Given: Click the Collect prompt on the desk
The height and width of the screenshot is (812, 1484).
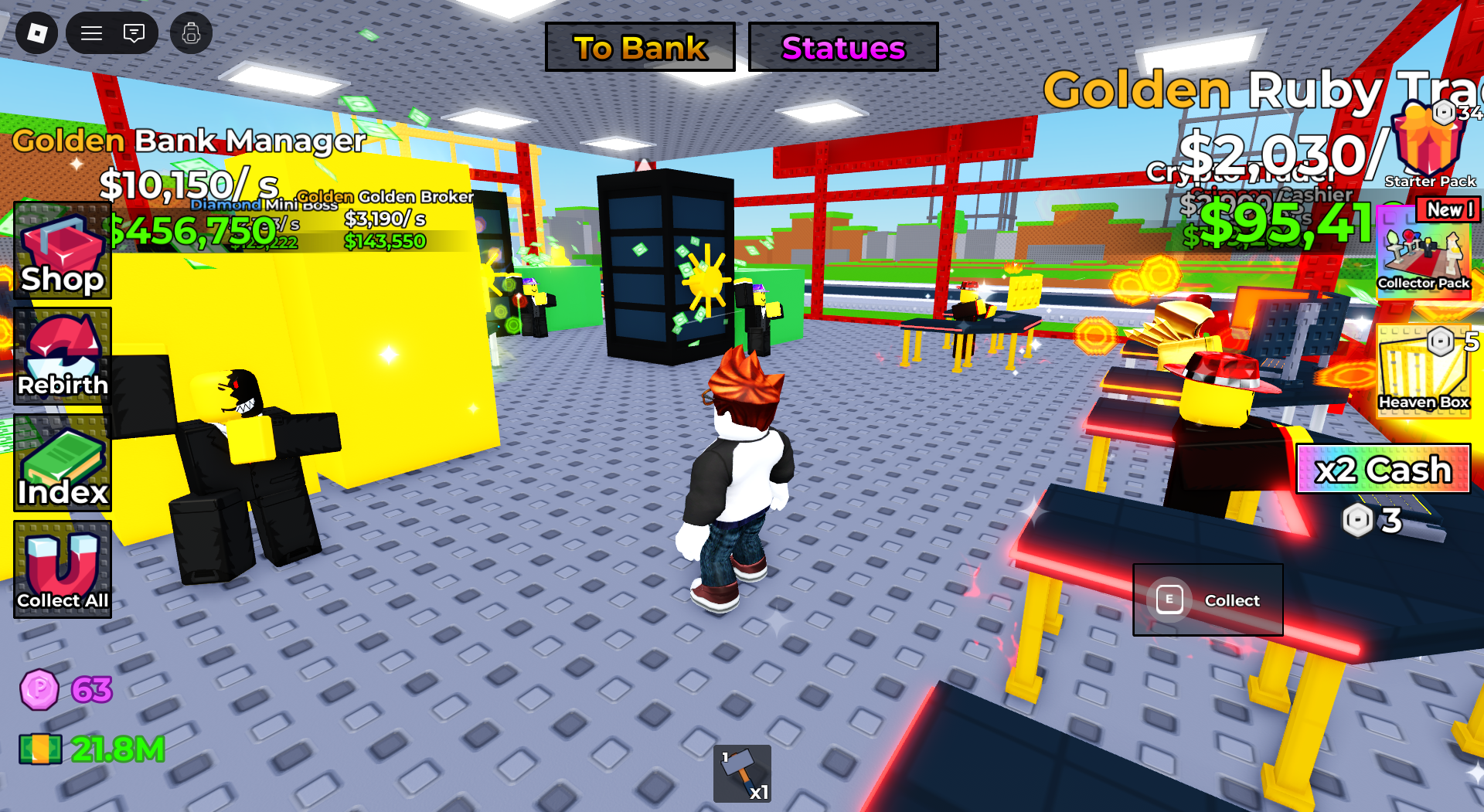Looking at the screenshot, I should 1207,600.
